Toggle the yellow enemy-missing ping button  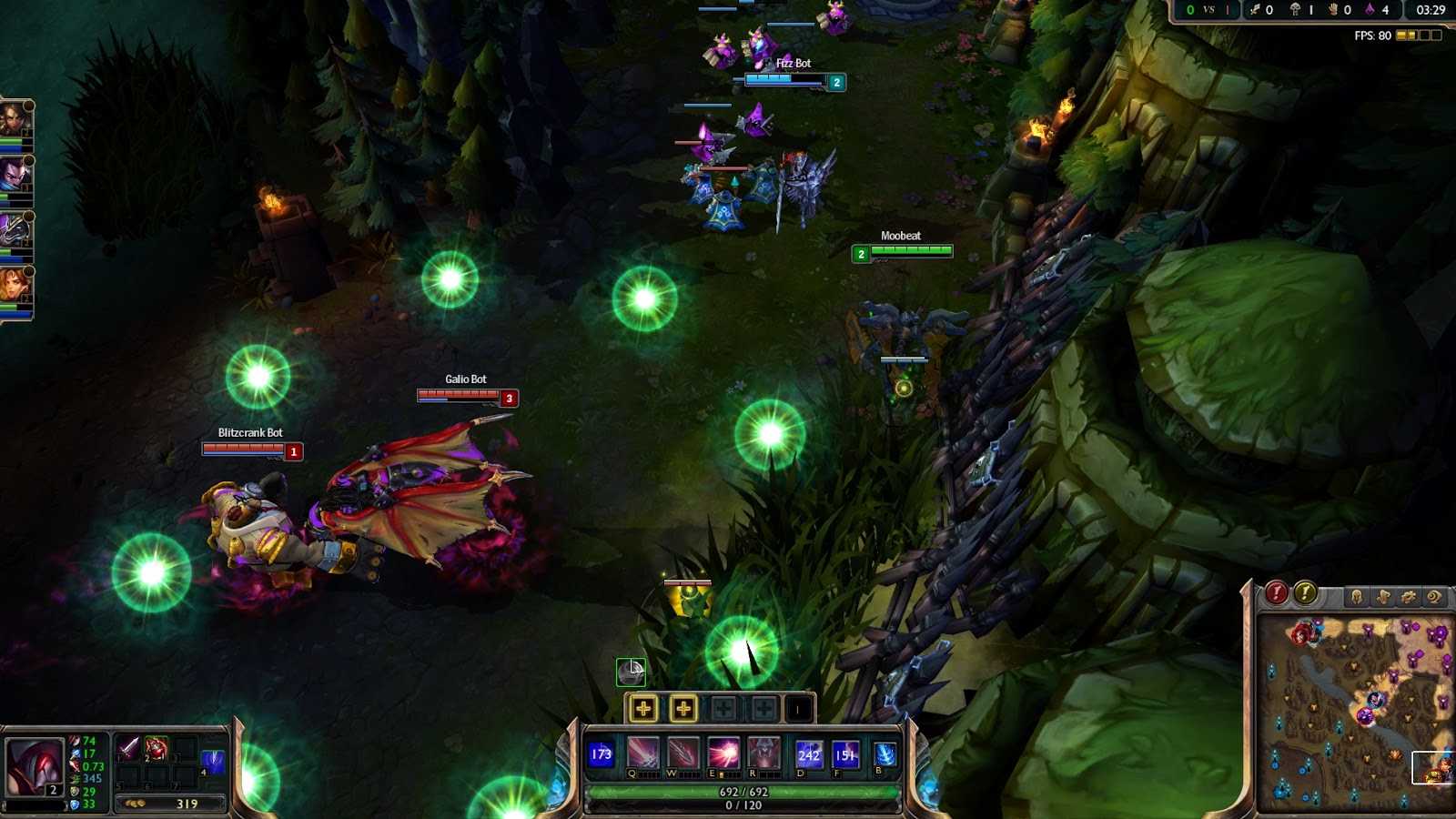(x=1305, y=593)
